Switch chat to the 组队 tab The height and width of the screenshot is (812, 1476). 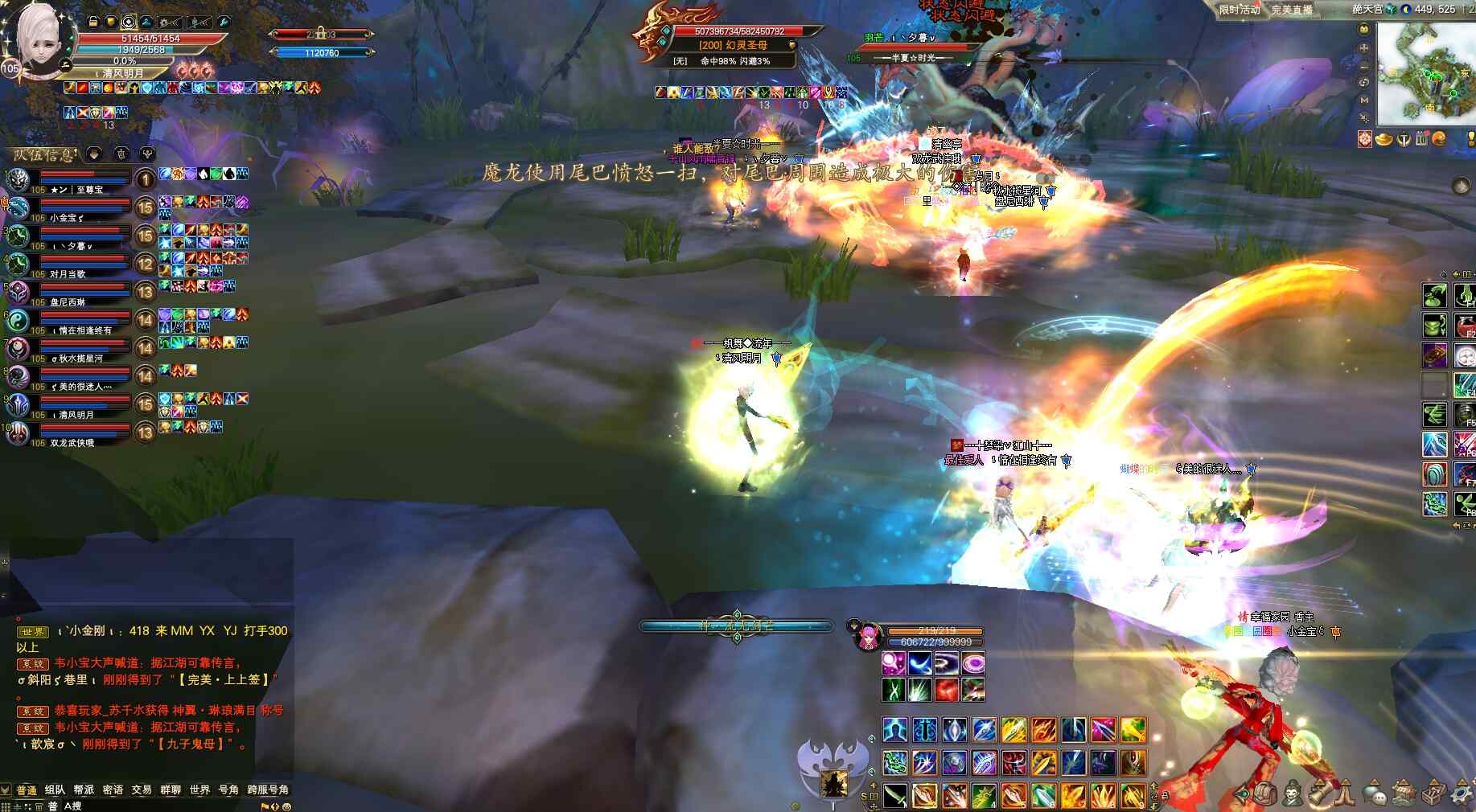(x=55, y=789)
